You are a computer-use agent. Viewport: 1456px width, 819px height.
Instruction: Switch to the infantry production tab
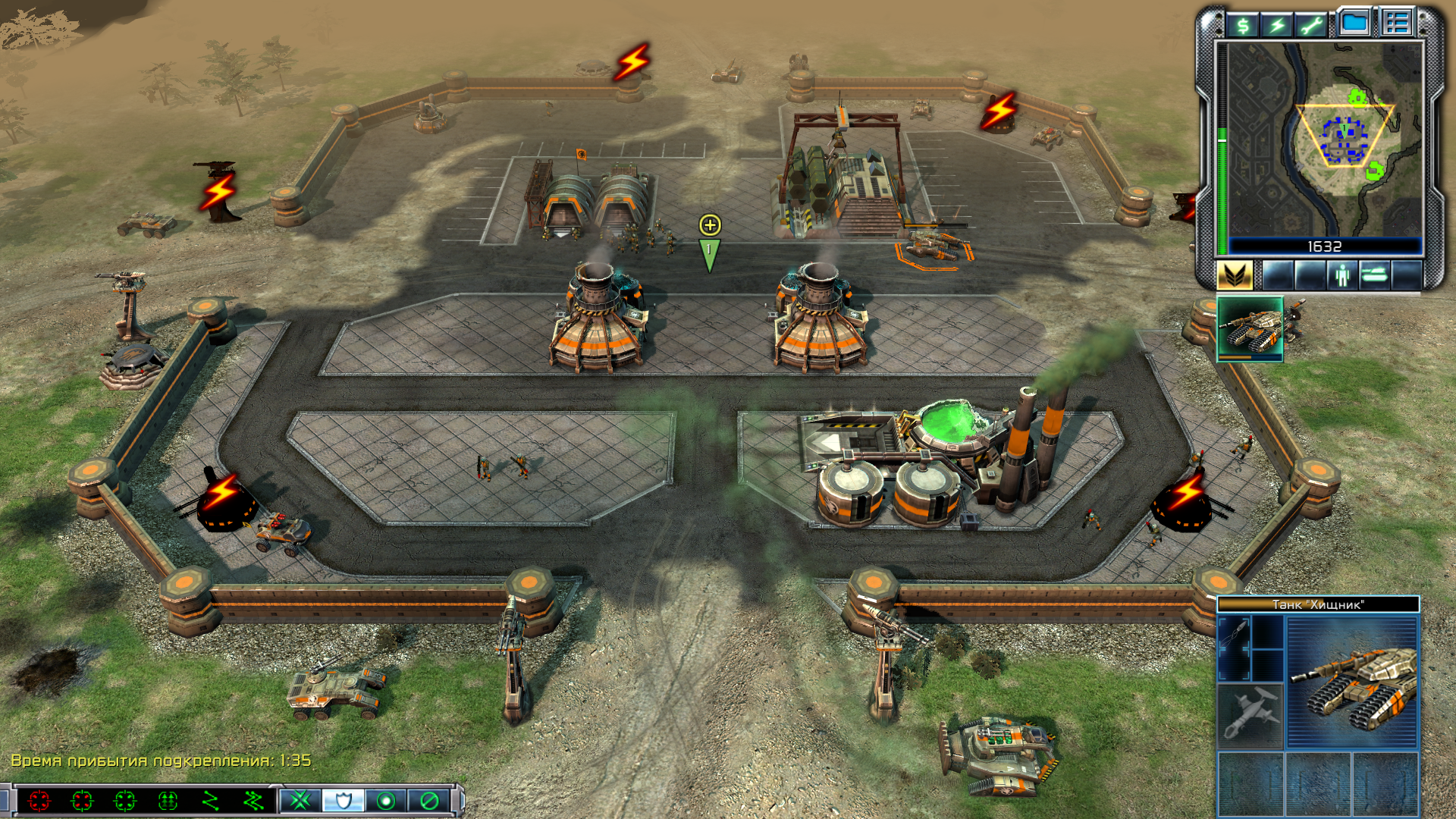click(x=1342, y=275)
